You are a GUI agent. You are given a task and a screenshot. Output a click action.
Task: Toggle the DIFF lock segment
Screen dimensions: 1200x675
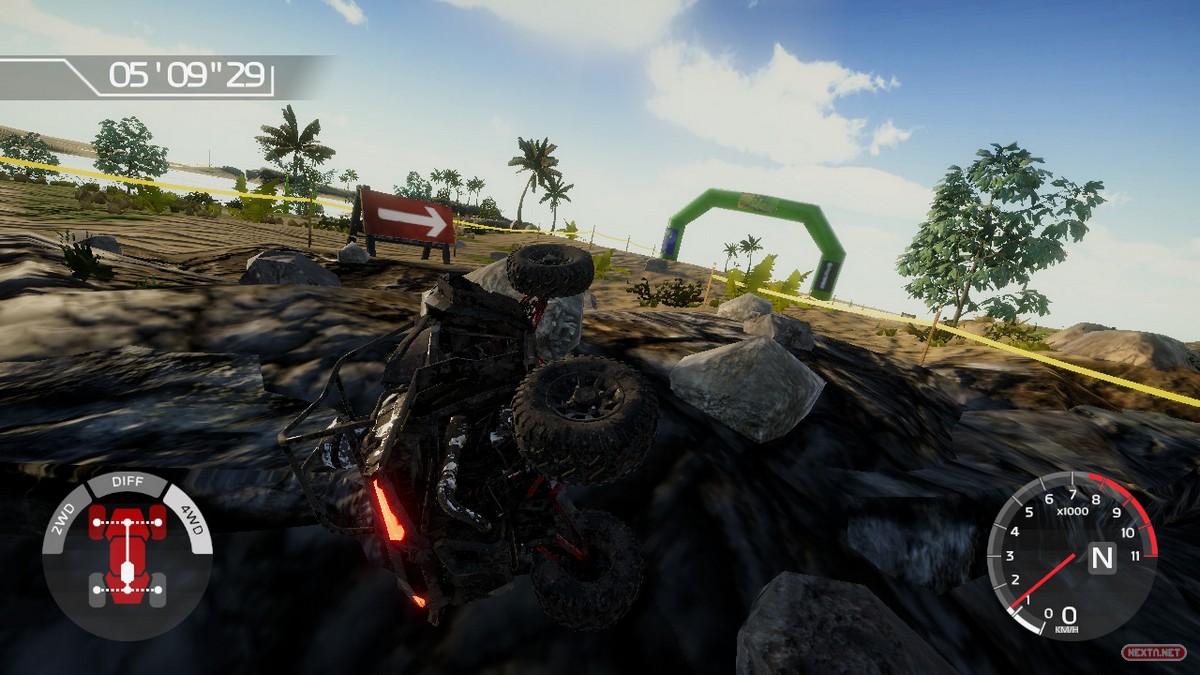tap(127, 483)
